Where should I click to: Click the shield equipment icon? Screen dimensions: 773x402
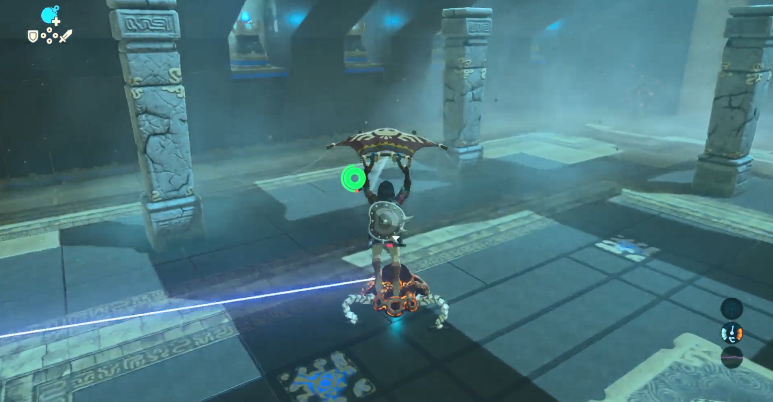[33, 37]
